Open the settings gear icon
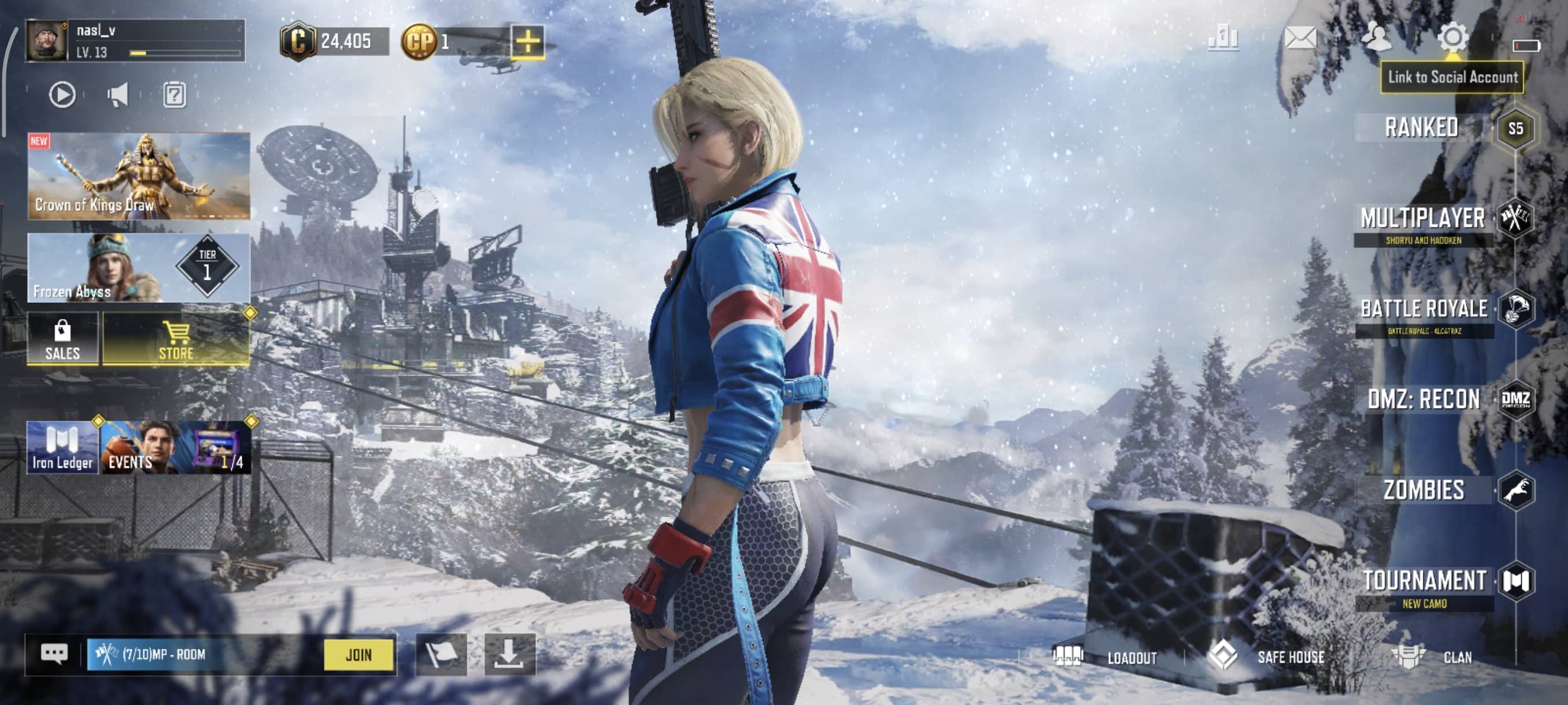This screenshot has width=1568, height=705. click(x=1452, y=38)
